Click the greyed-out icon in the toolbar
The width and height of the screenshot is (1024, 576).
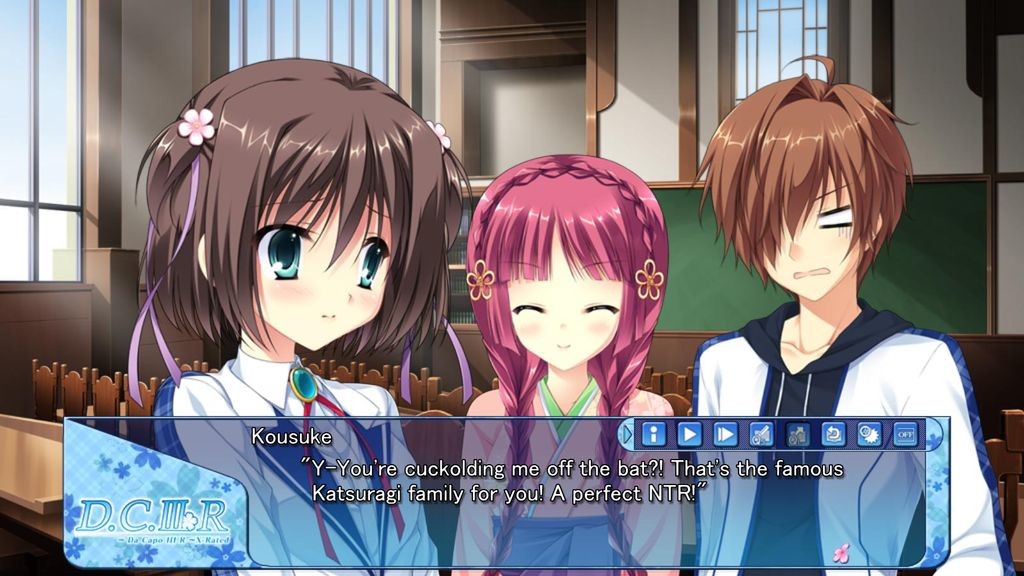tap(798, 434)
